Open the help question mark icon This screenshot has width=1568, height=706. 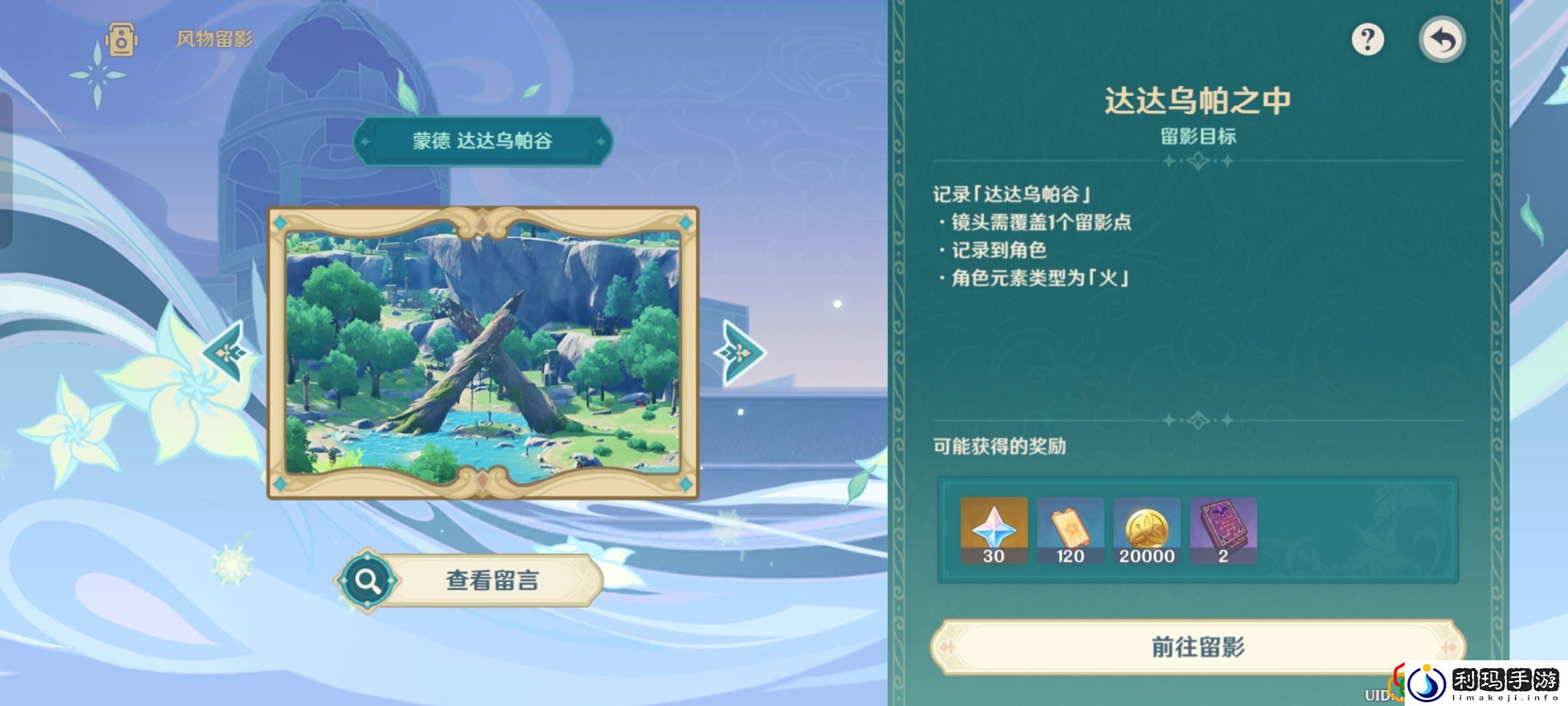click(1369, 40)
